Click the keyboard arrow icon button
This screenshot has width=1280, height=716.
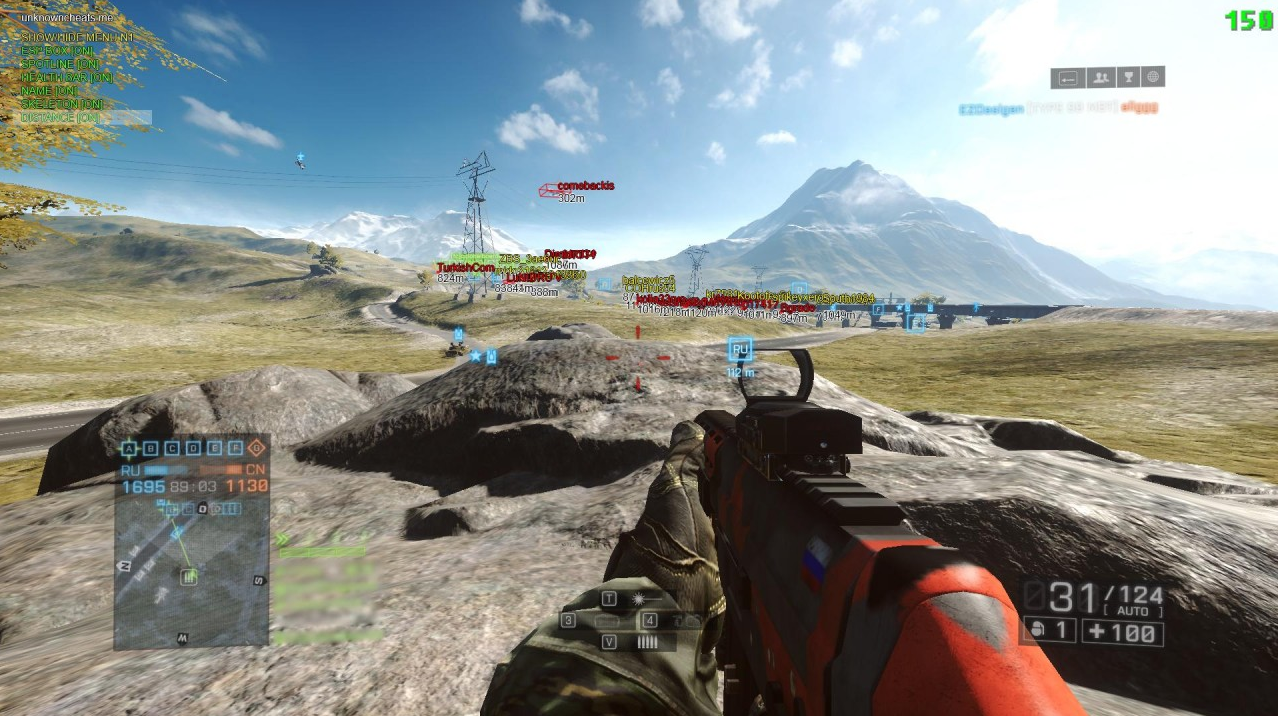click(x=1068, y=77)
